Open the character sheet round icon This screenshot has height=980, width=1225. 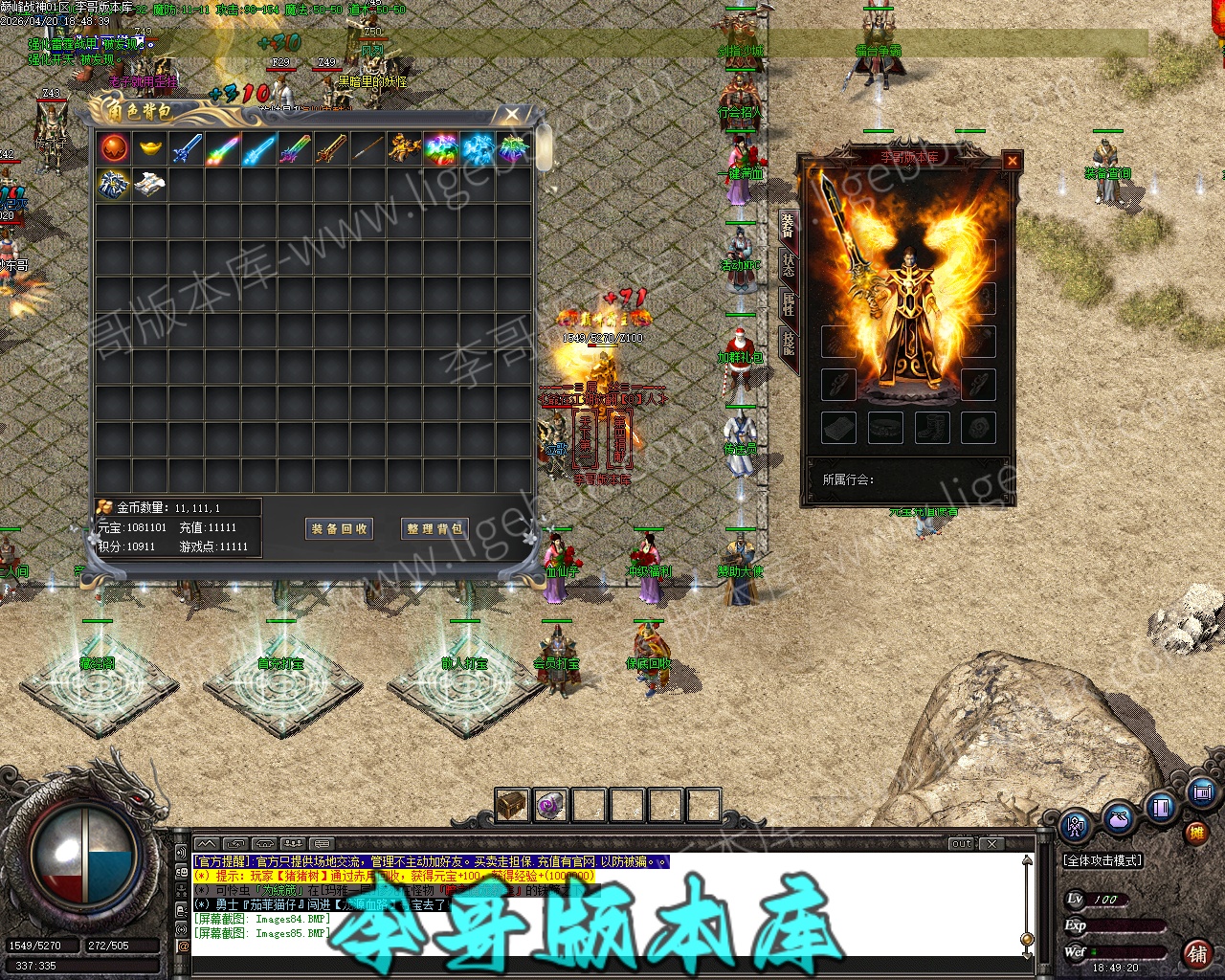coord(1076,825)
